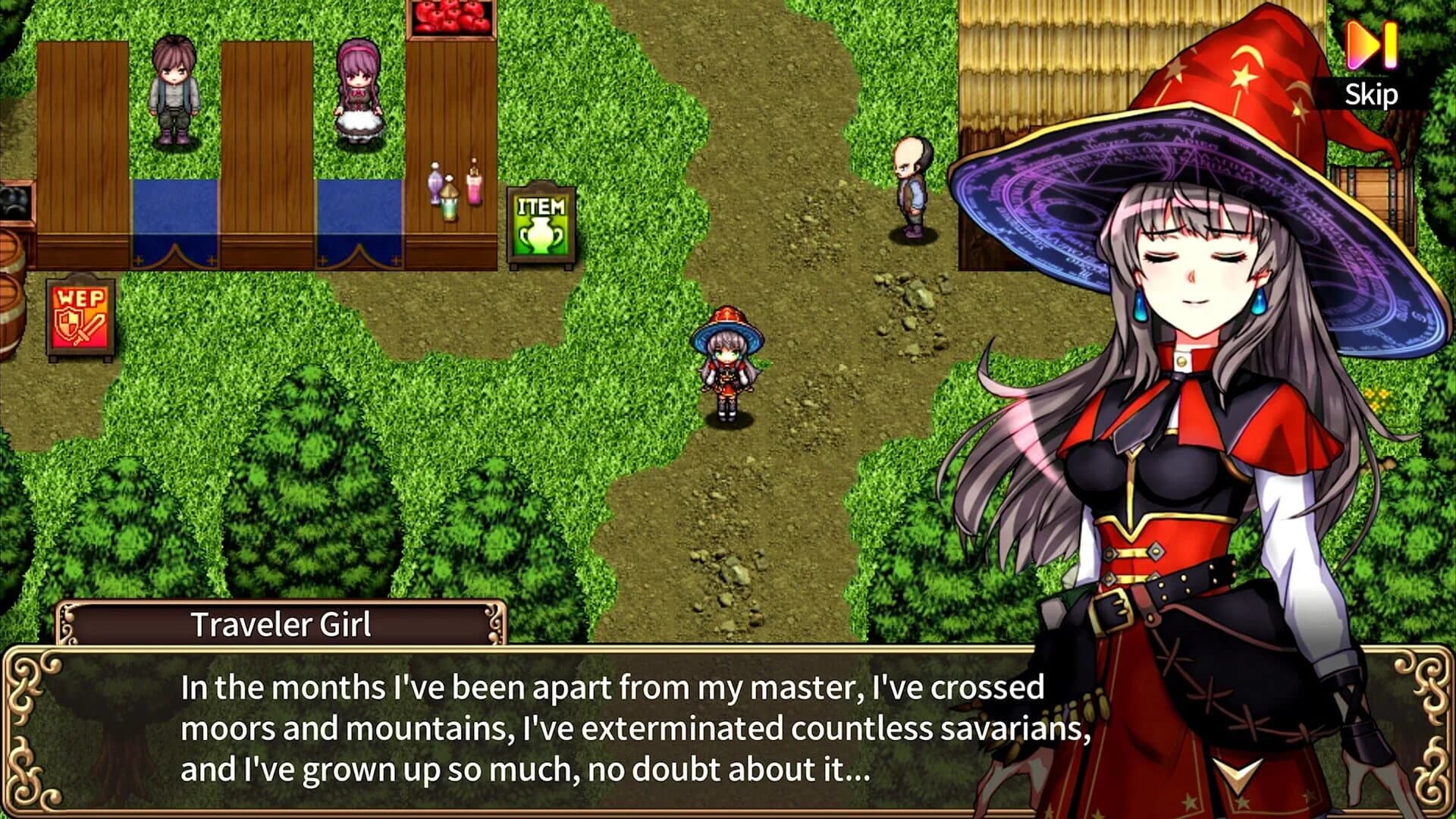
Task: Click the Traveler Girl name plate
Action: point(281,623)
